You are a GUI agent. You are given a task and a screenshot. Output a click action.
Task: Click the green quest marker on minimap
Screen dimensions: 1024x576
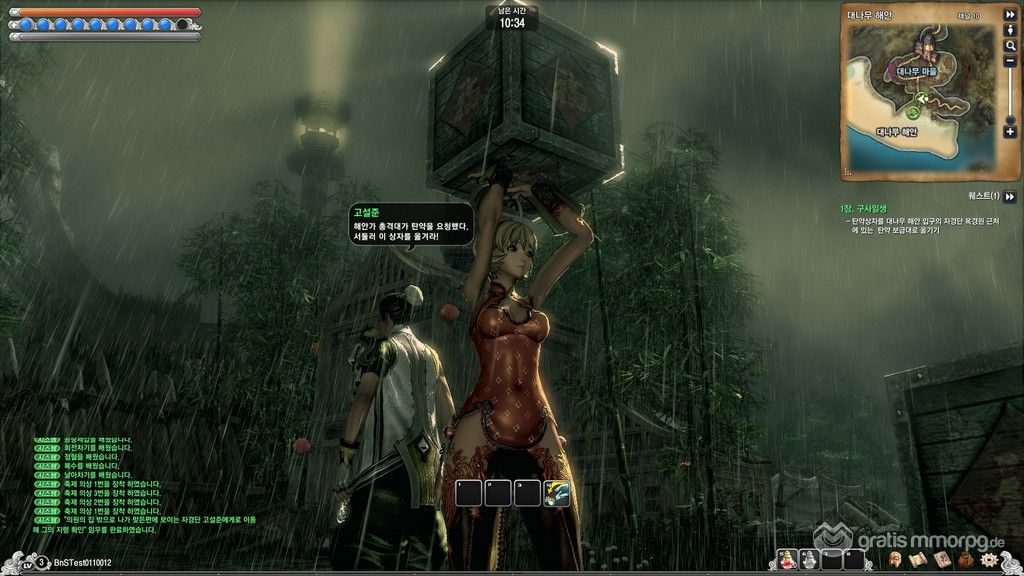[913, 113]
